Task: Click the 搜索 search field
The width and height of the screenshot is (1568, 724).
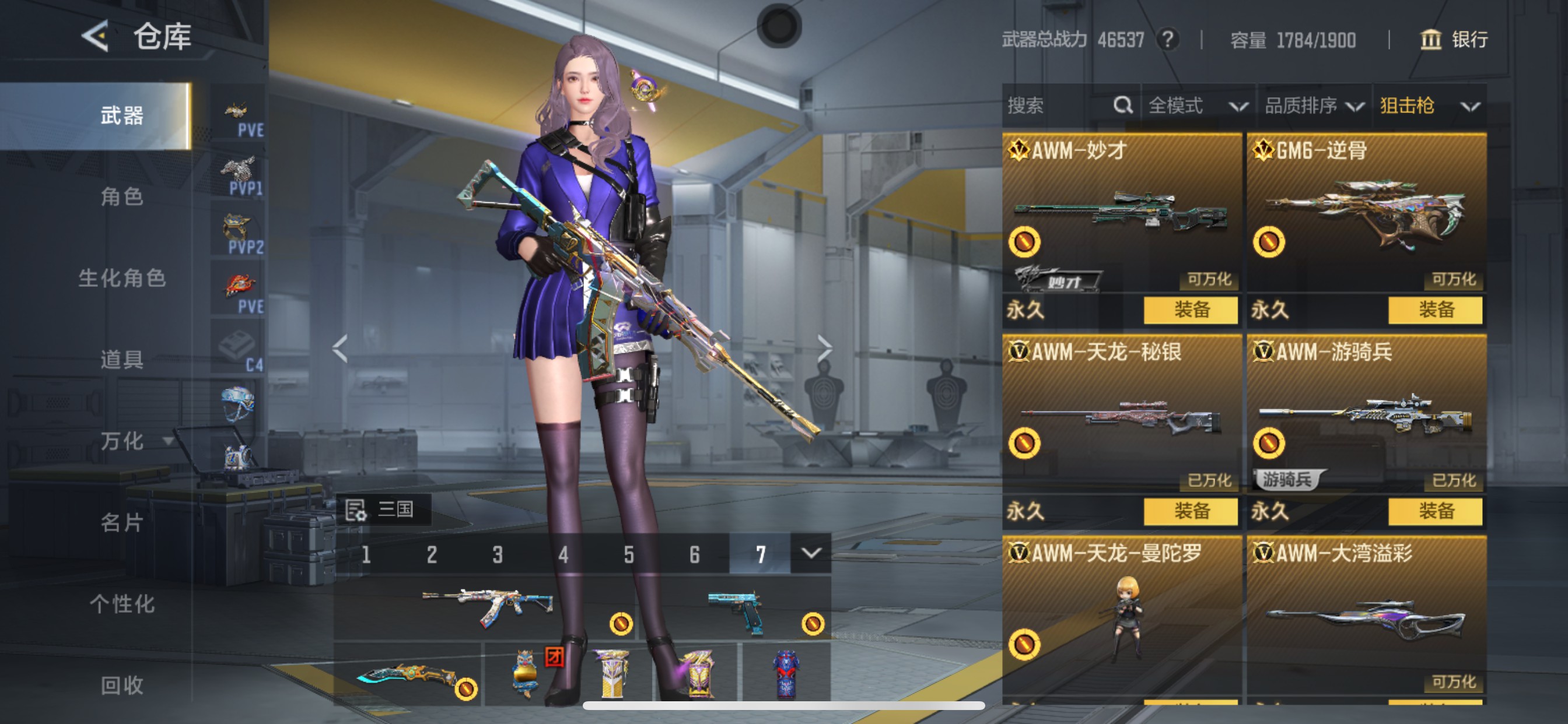Action: pyautogui.click(x=1059, y=106)
